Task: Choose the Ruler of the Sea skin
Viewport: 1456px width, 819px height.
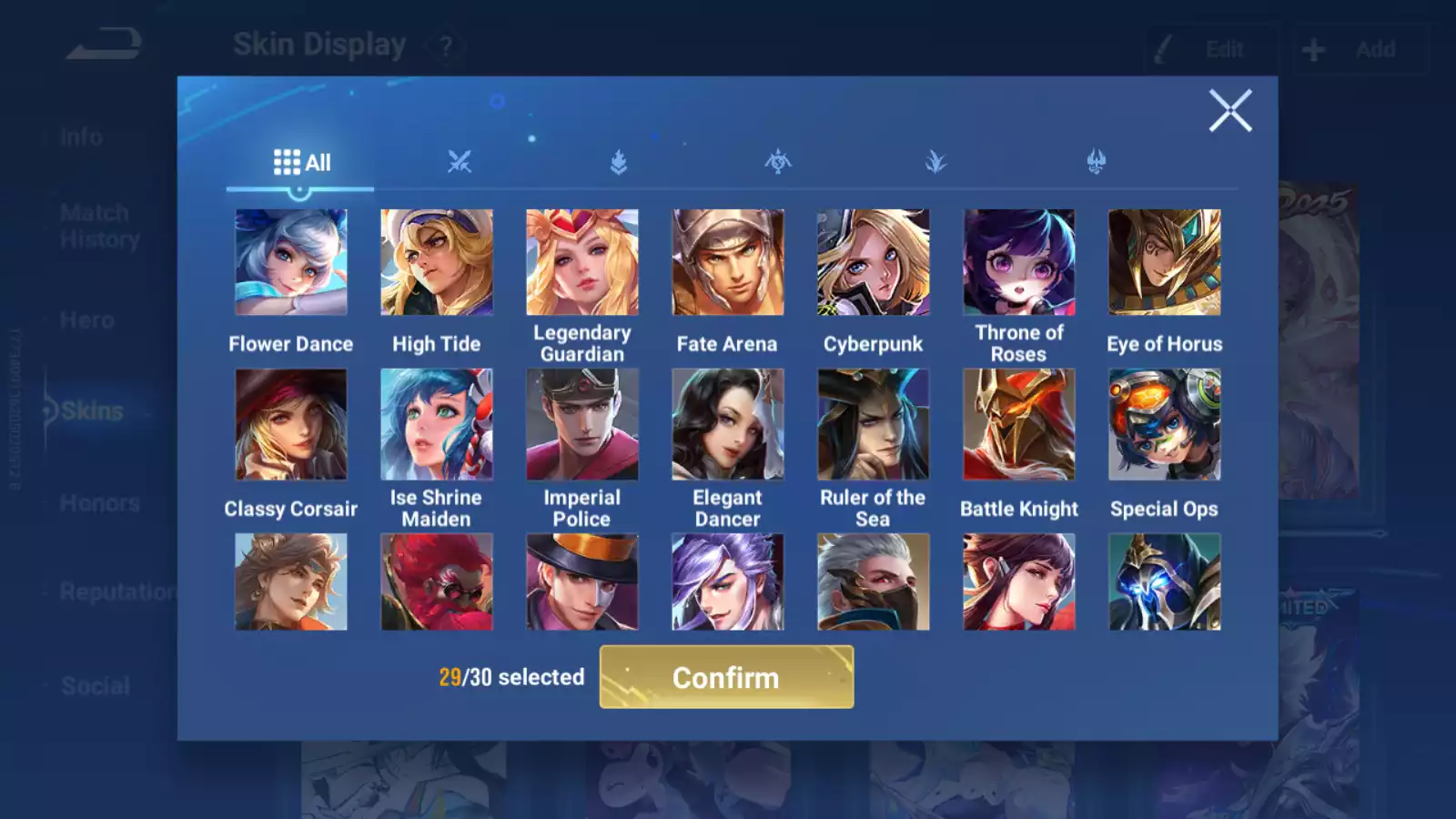Action: click(x=874, y=424)
